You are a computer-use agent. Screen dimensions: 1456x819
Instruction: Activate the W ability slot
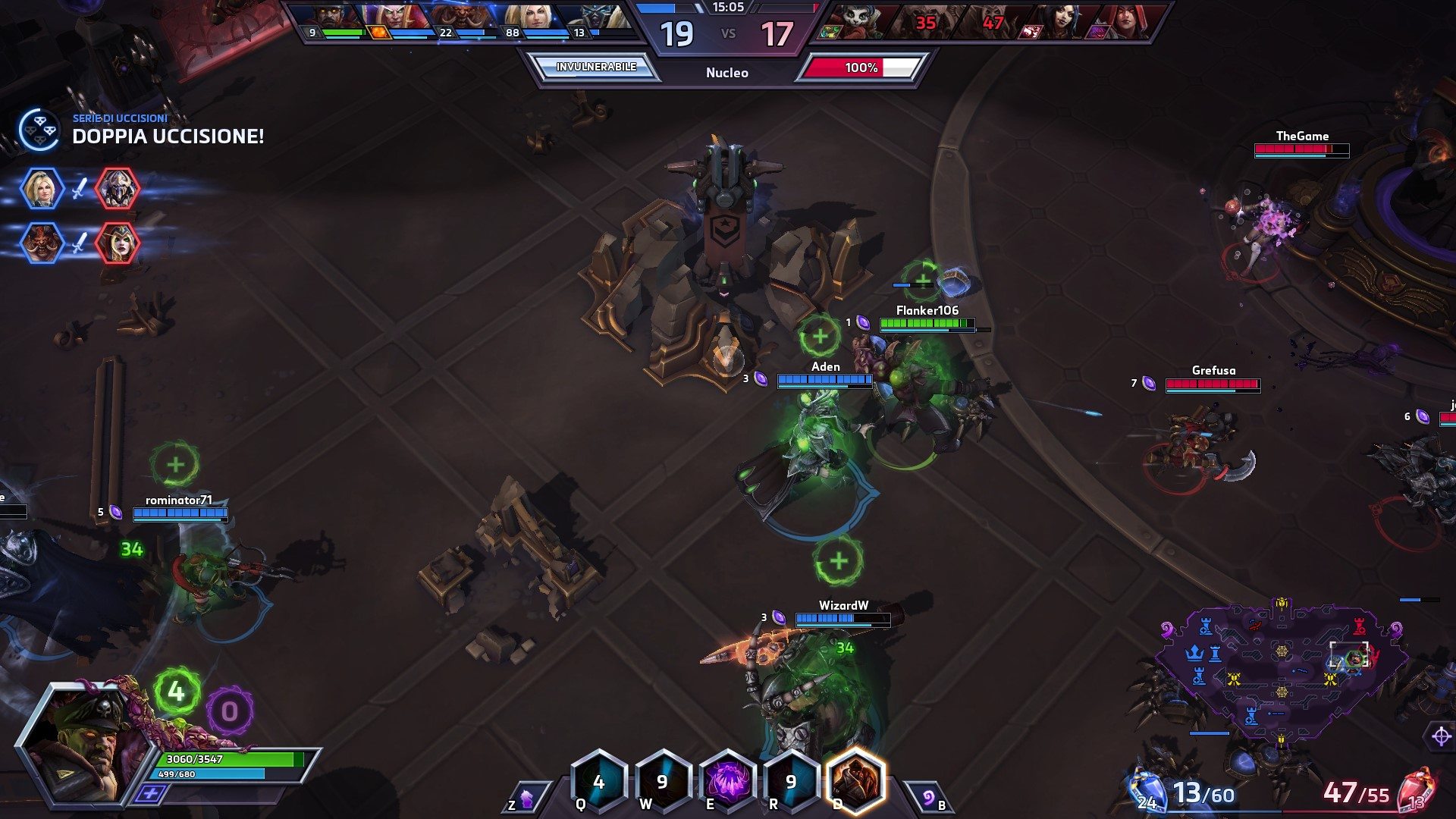click(662, 781)
